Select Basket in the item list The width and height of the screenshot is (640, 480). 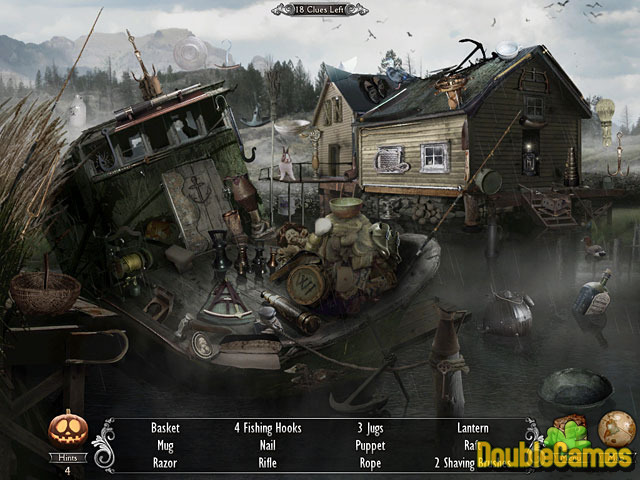pos(165,428)
